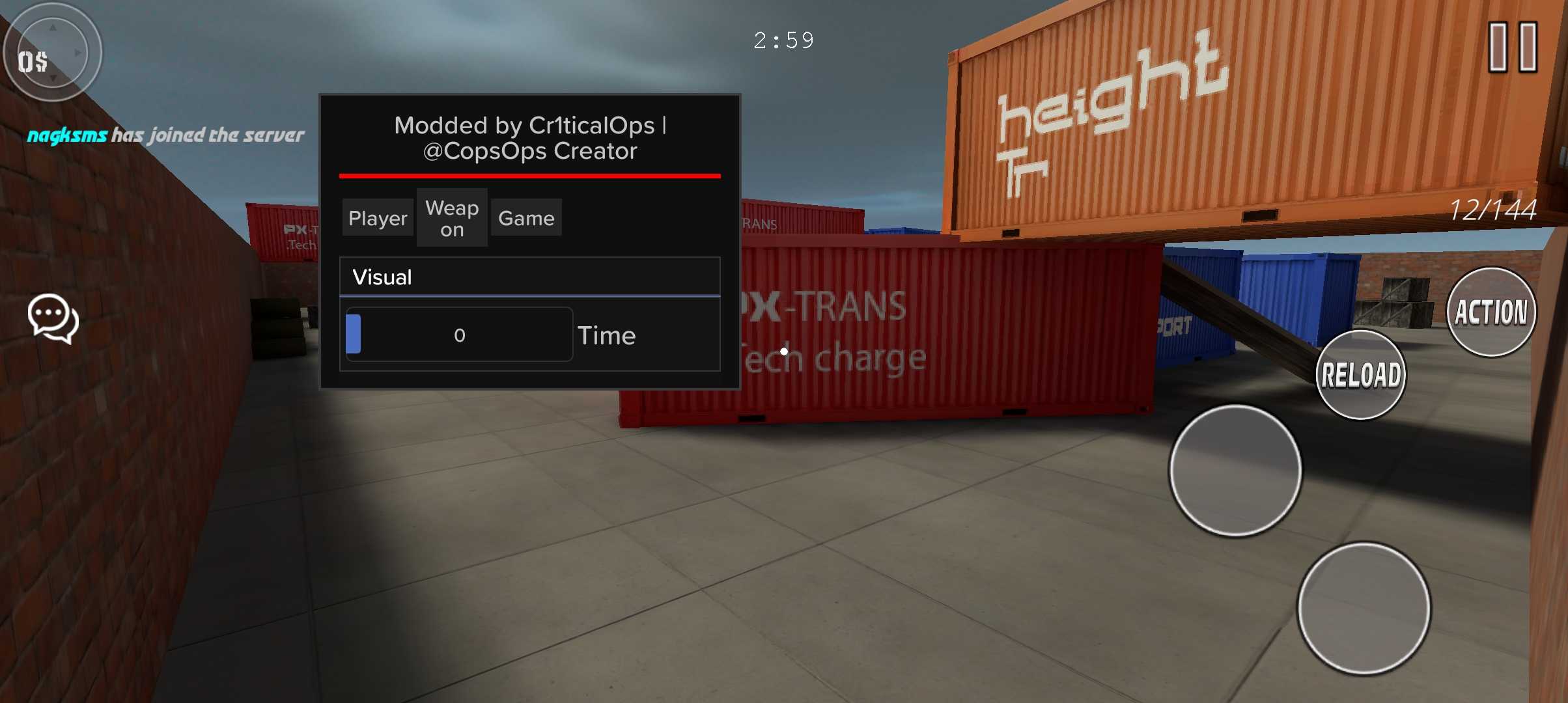This screenshot has height=703, width=1568.
Task: Open the chat bubbles icon
Action: [53, 318]
